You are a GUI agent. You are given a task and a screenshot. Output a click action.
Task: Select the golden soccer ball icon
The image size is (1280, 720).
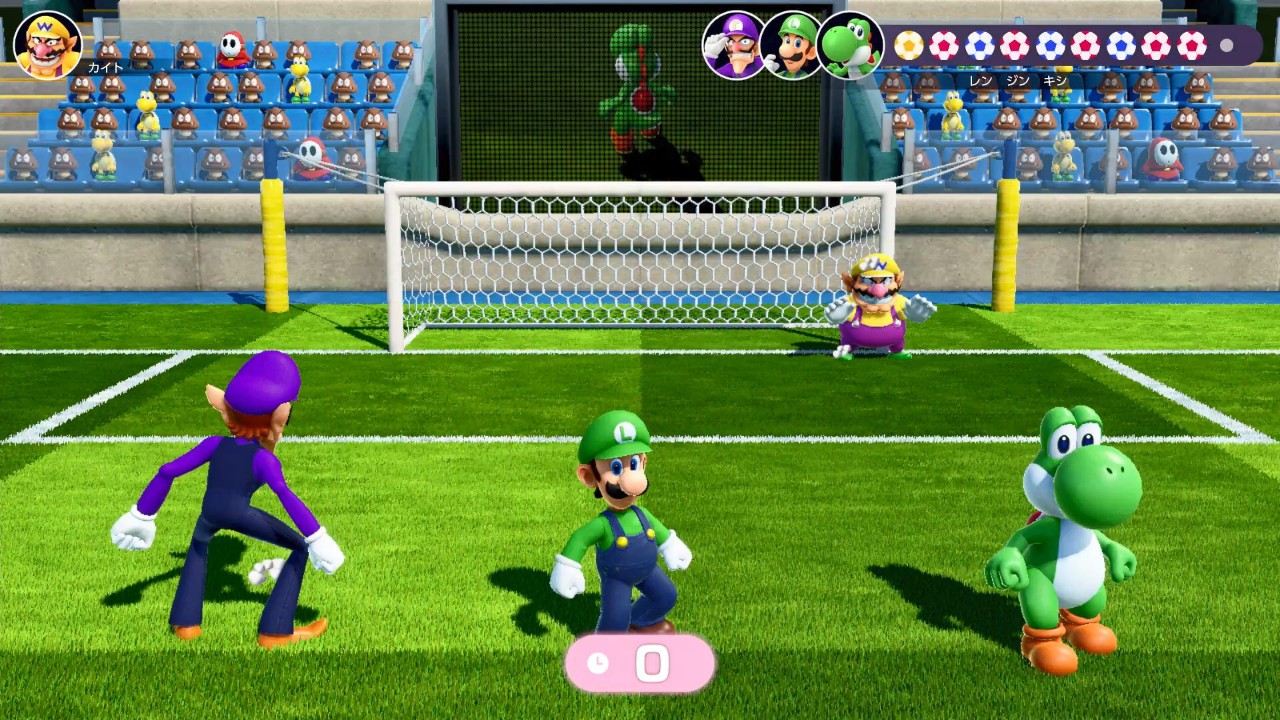(907, 45)
